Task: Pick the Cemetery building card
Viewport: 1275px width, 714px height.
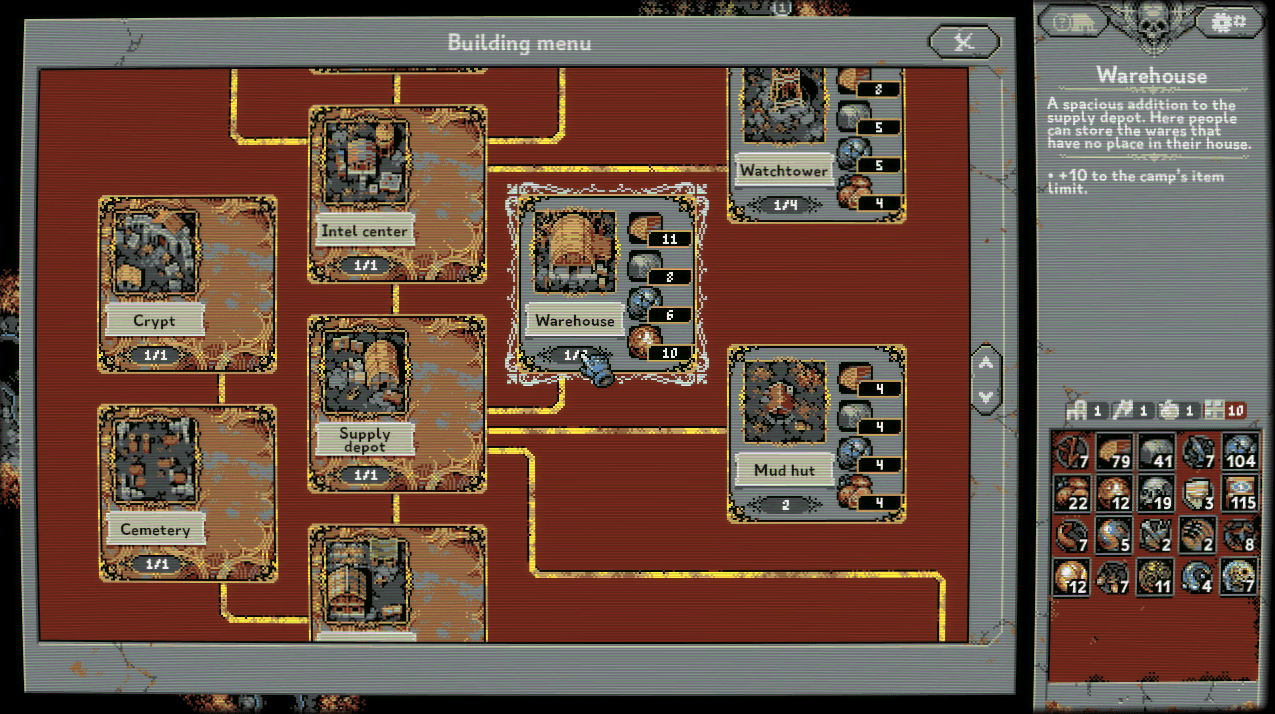Action: [x=187, y=493]
